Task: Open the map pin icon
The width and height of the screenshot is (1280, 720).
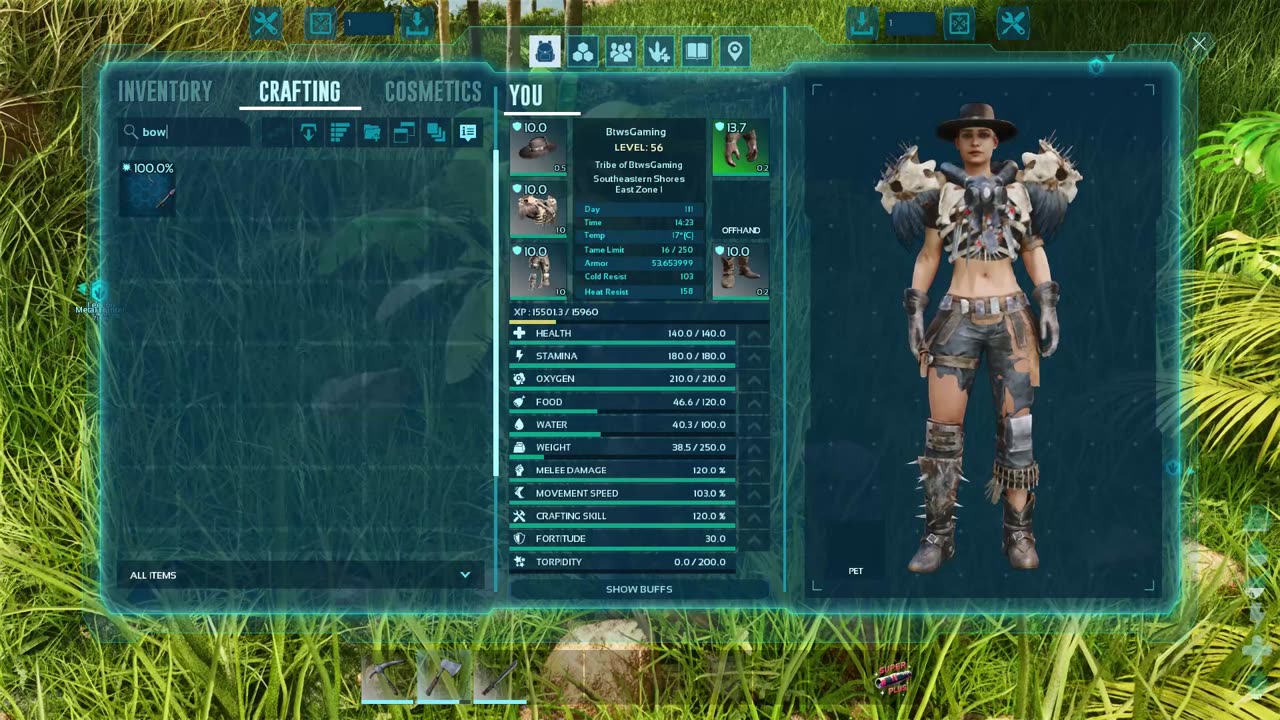Action: (735, 51)
